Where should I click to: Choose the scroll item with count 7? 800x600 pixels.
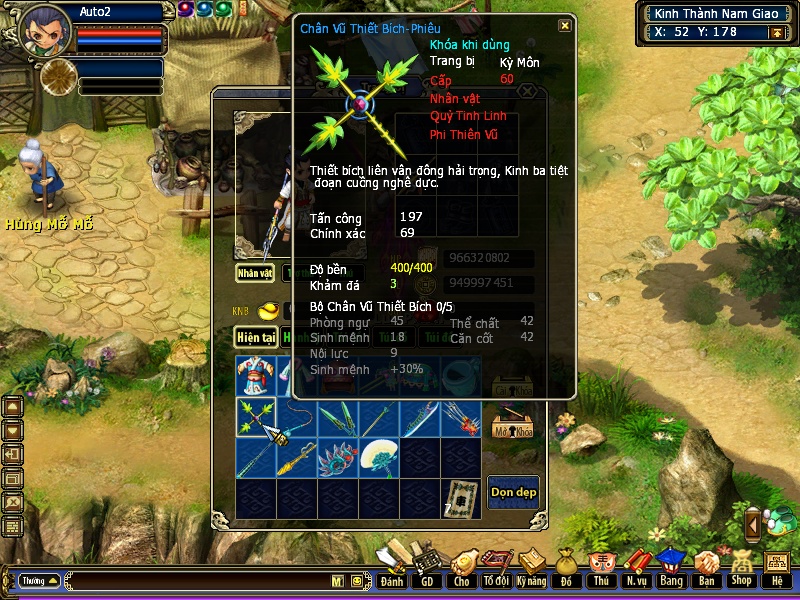point(460,497)
